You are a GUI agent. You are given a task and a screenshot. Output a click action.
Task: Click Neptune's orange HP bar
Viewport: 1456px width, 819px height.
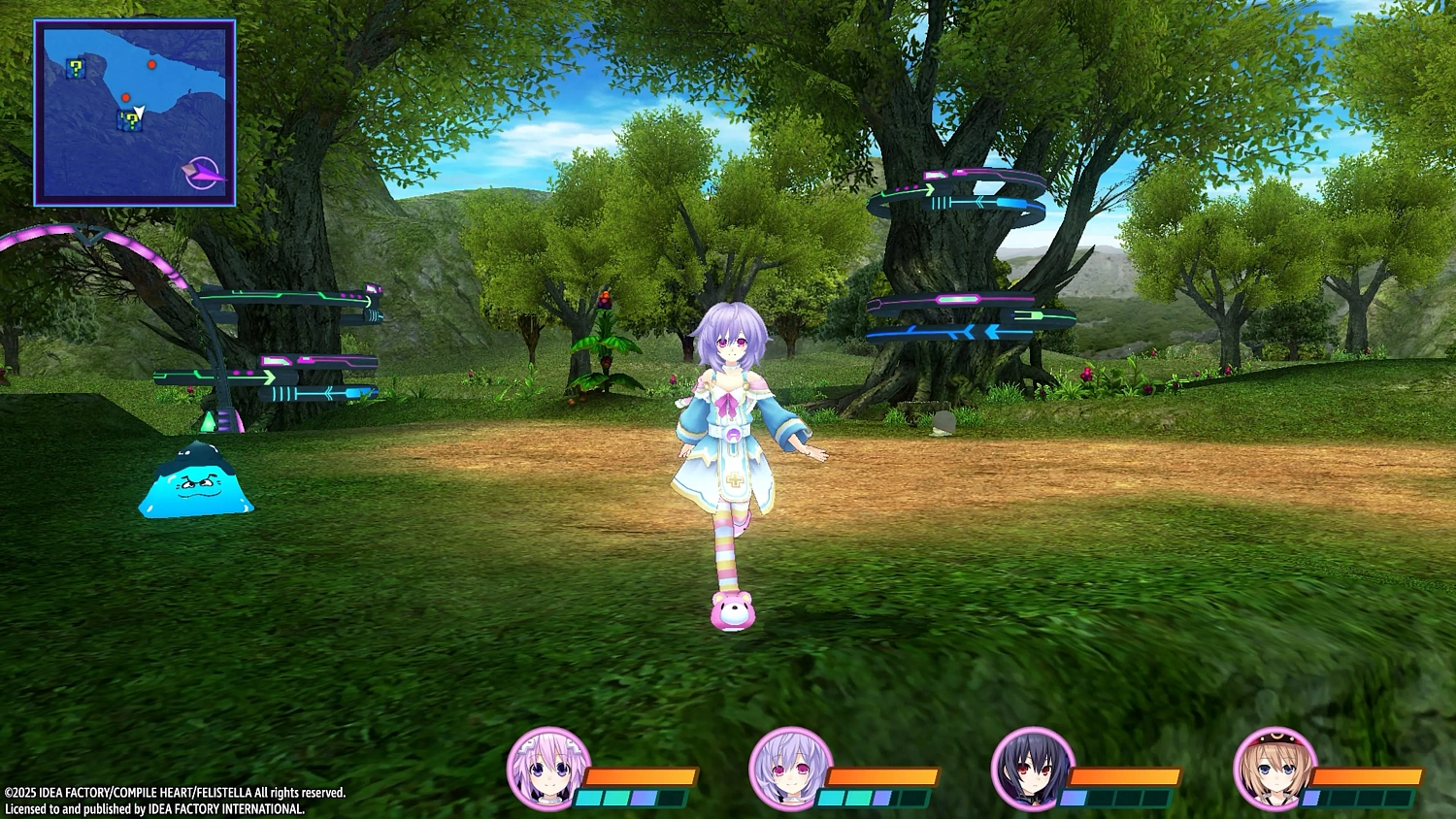click(x=643, y=776)
